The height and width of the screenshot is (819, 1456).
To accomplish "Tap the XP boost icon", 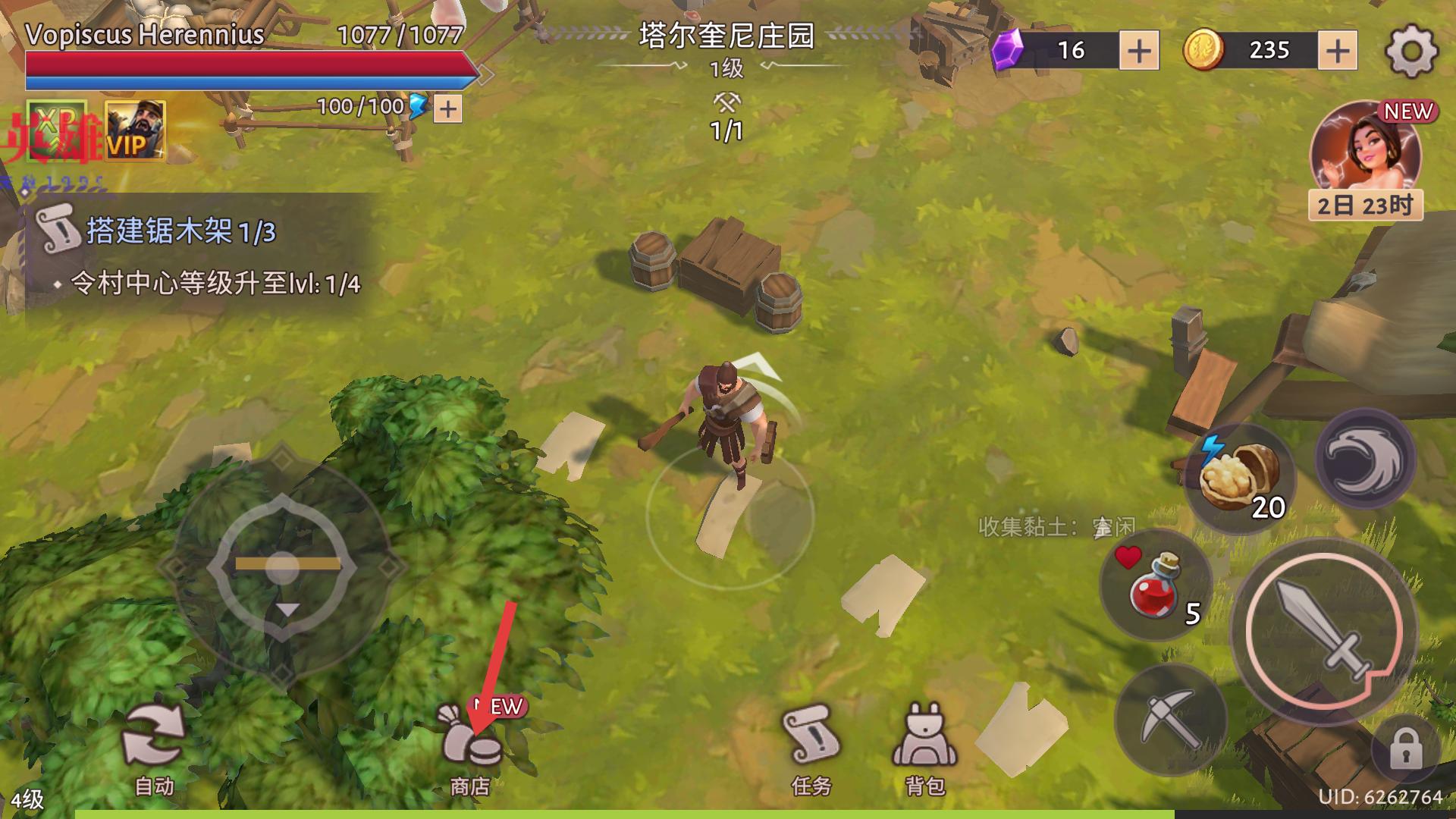I will pyautogui.click(x=57, y=130).
